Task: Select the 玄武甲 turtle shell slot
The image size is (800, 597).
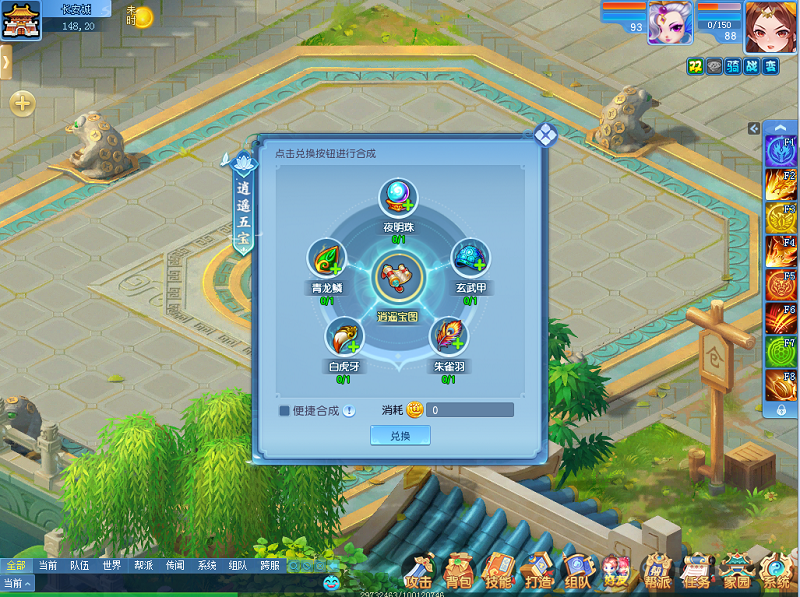Action: coord(469,259)
